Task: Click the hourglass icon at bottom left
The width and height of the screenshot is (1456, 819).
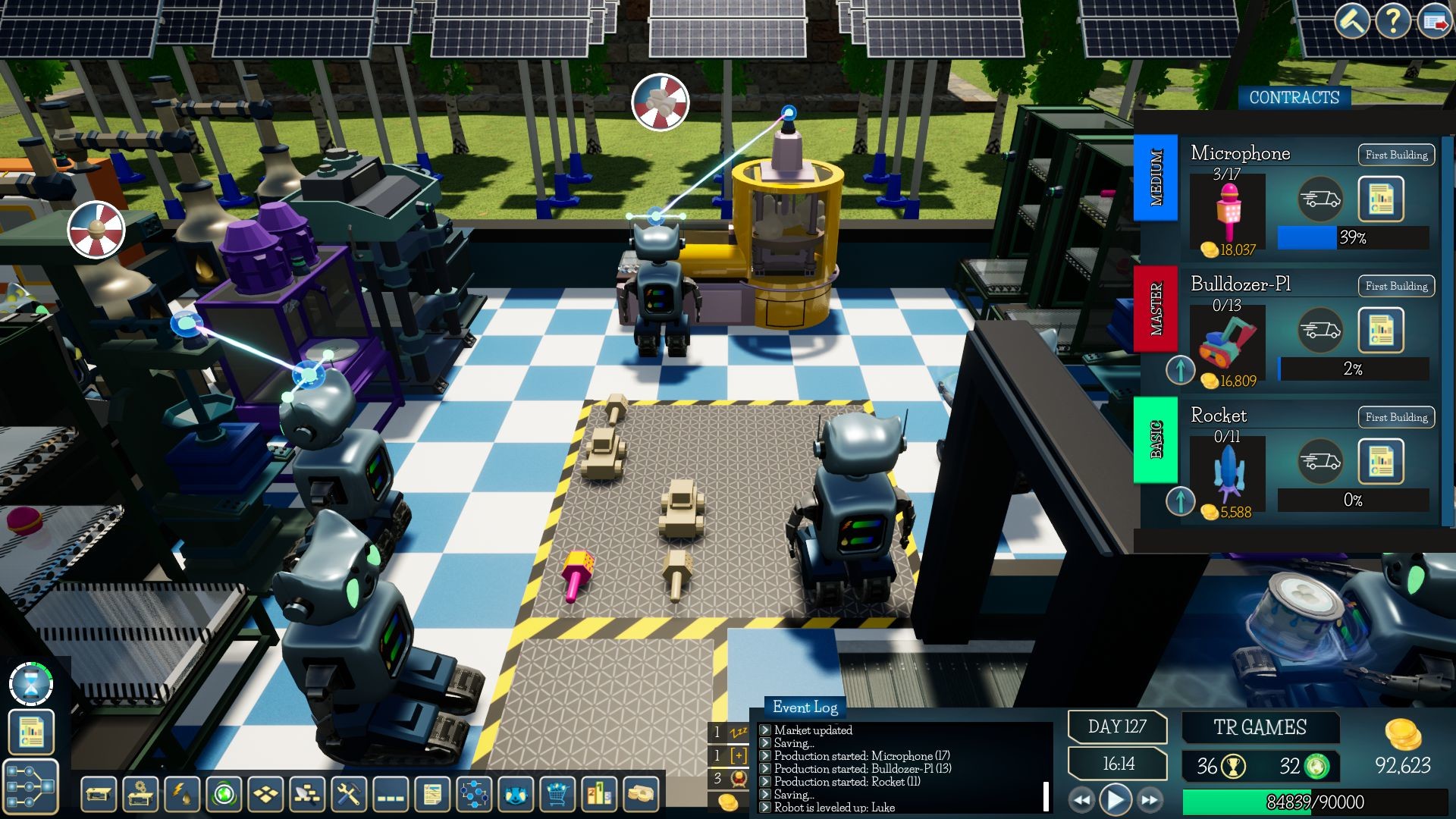Action: [30, 684]
